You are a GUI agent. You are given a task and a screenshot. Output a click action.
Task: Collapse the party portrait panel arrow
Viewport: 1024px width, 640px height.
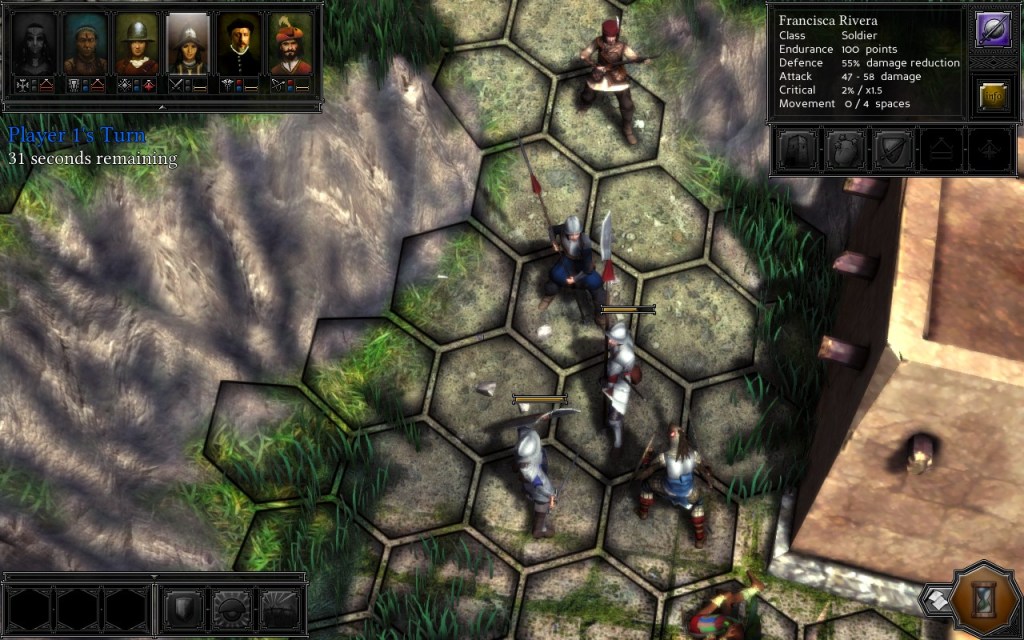coord(161,105)
